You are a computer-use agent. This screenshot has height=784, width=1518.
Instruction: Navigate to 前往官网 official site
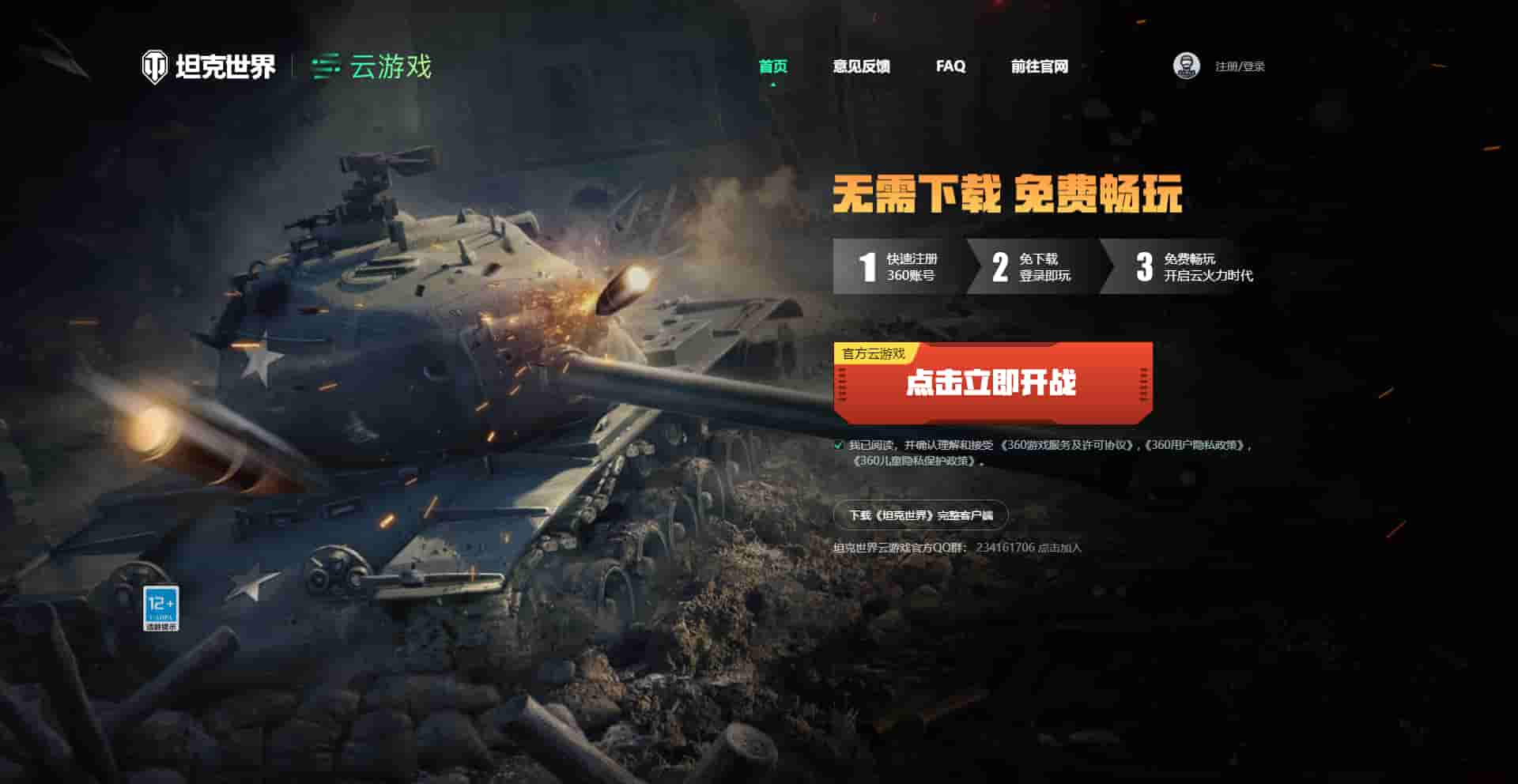tap(1040, 68)
